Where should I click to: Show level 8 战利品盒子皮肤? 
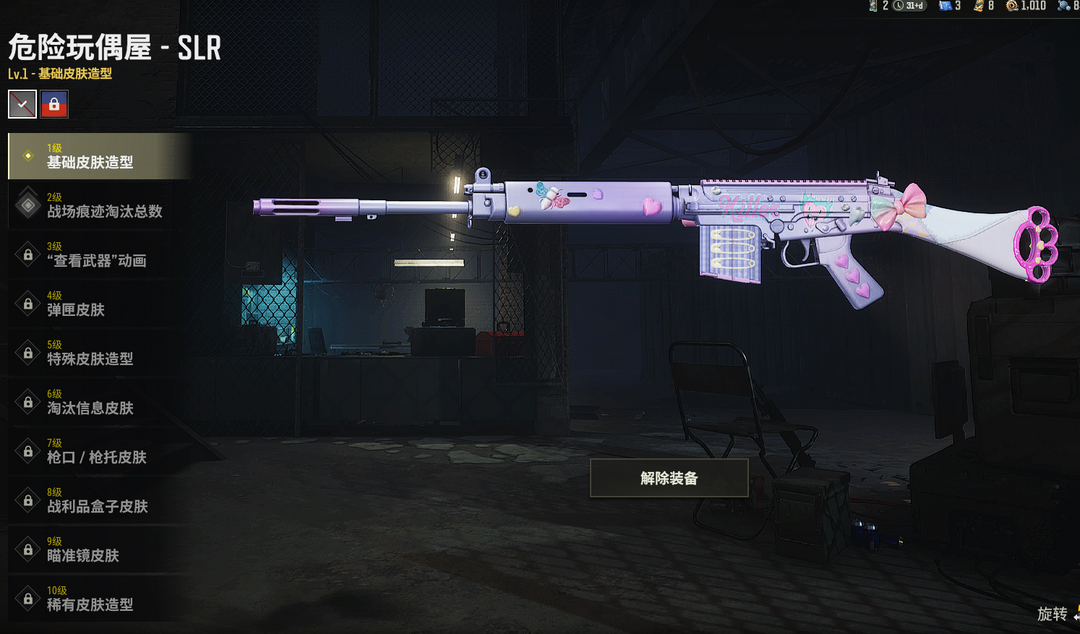point(98,499)
